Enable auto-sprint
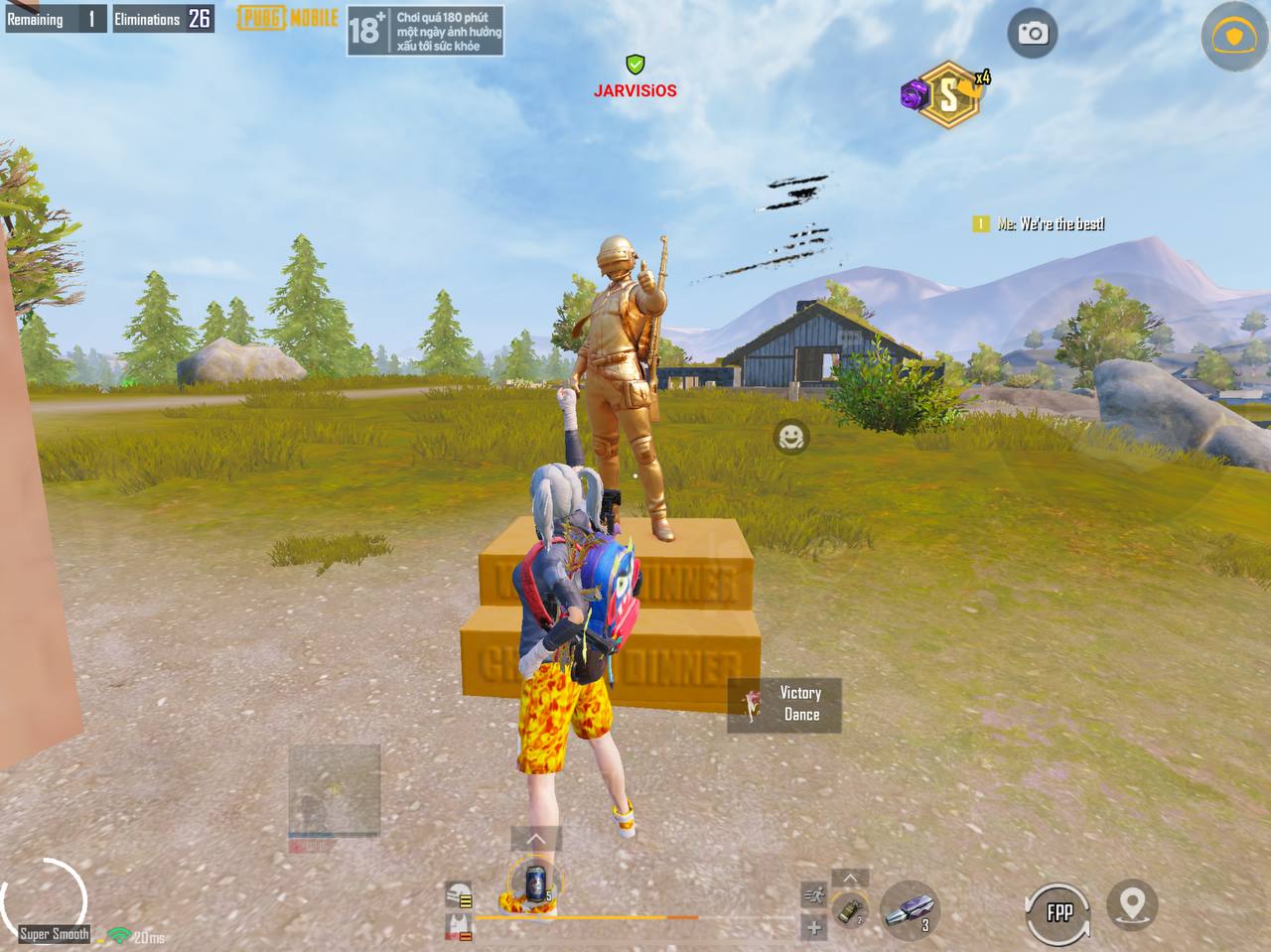 click(x=814, y=894)
